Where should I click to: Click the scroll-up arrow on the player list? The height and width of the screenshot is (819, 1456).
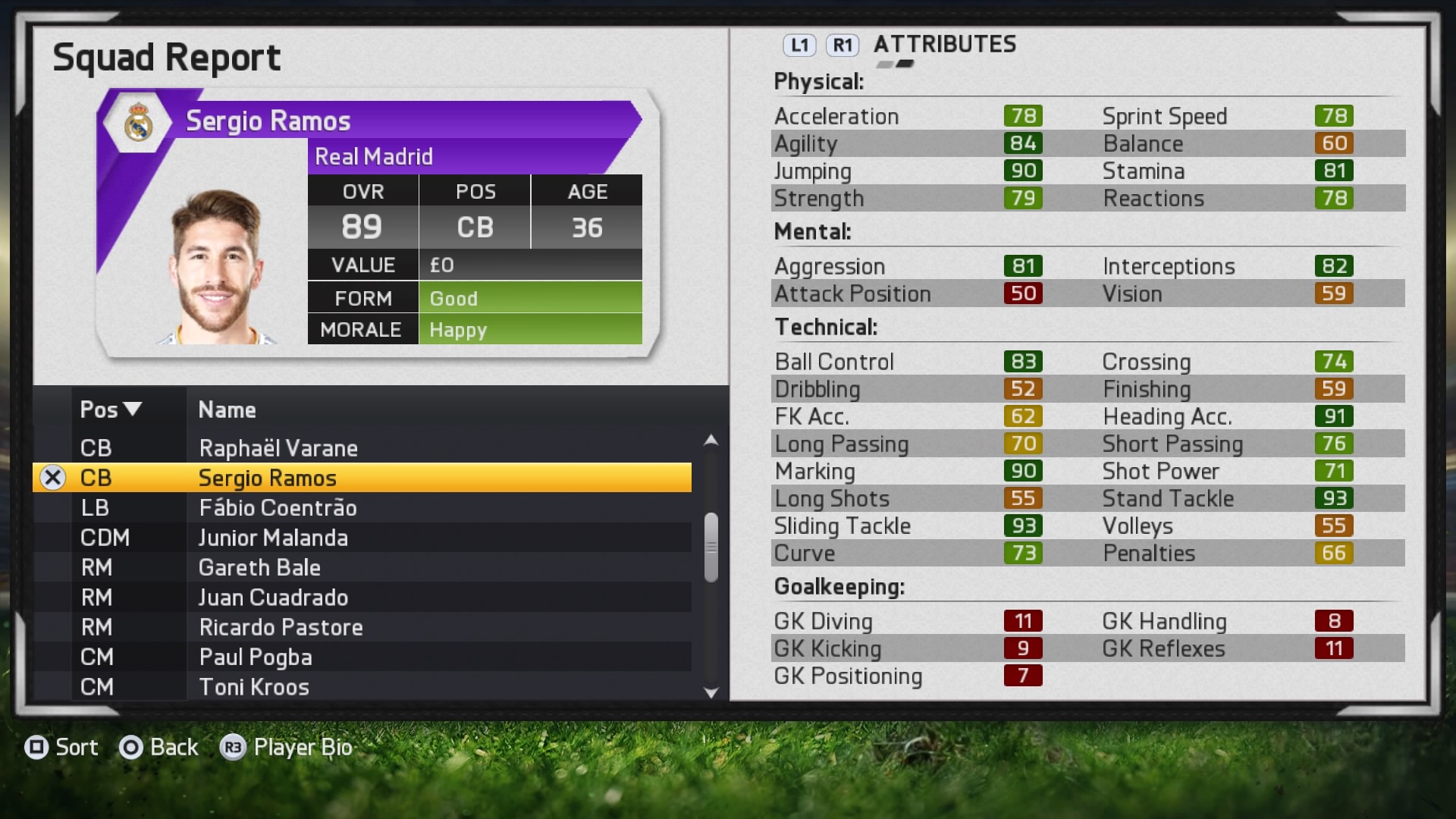pos(711,438)
